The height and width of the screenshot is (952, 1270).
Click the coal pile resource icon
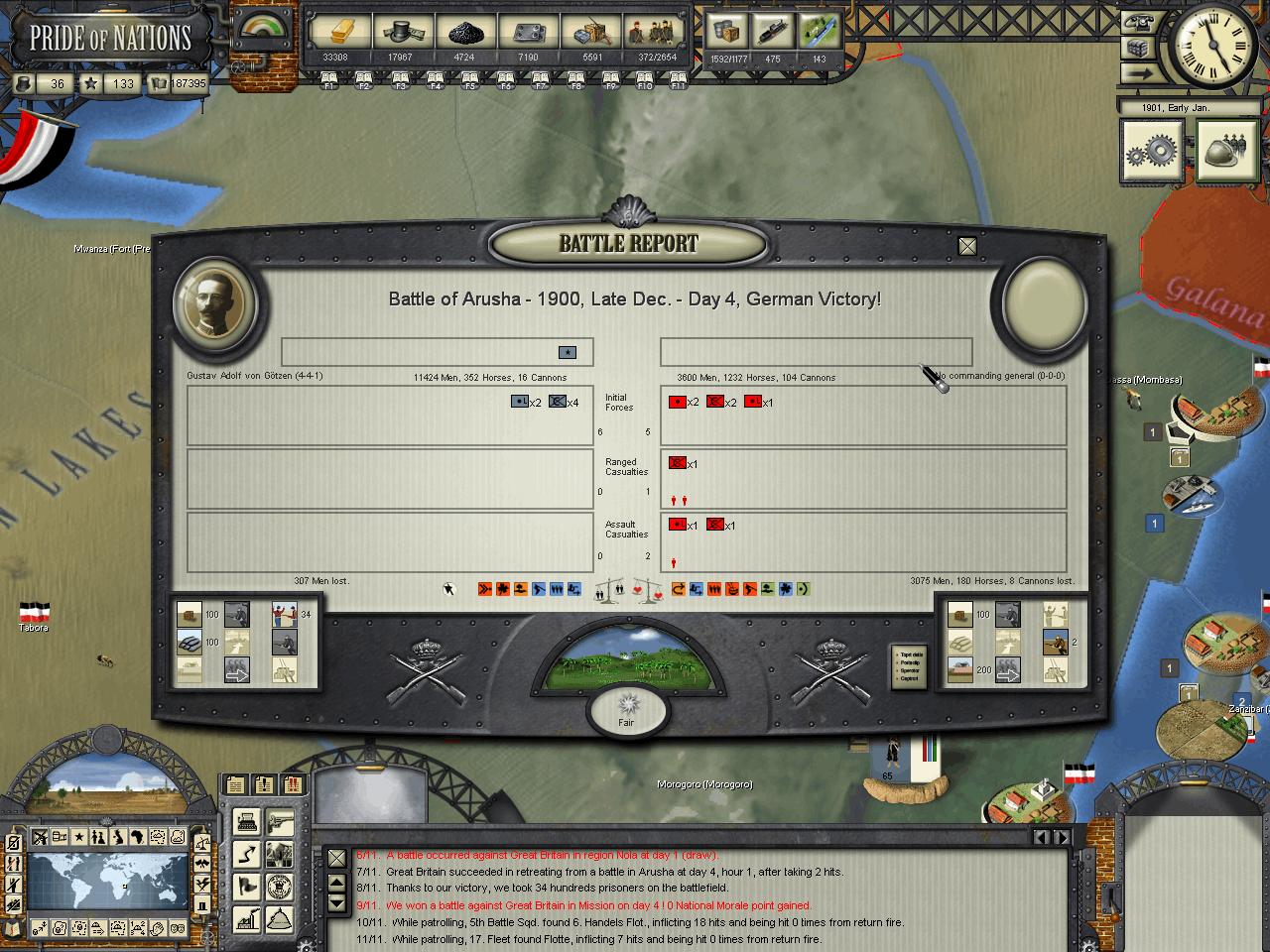[463, 32]
